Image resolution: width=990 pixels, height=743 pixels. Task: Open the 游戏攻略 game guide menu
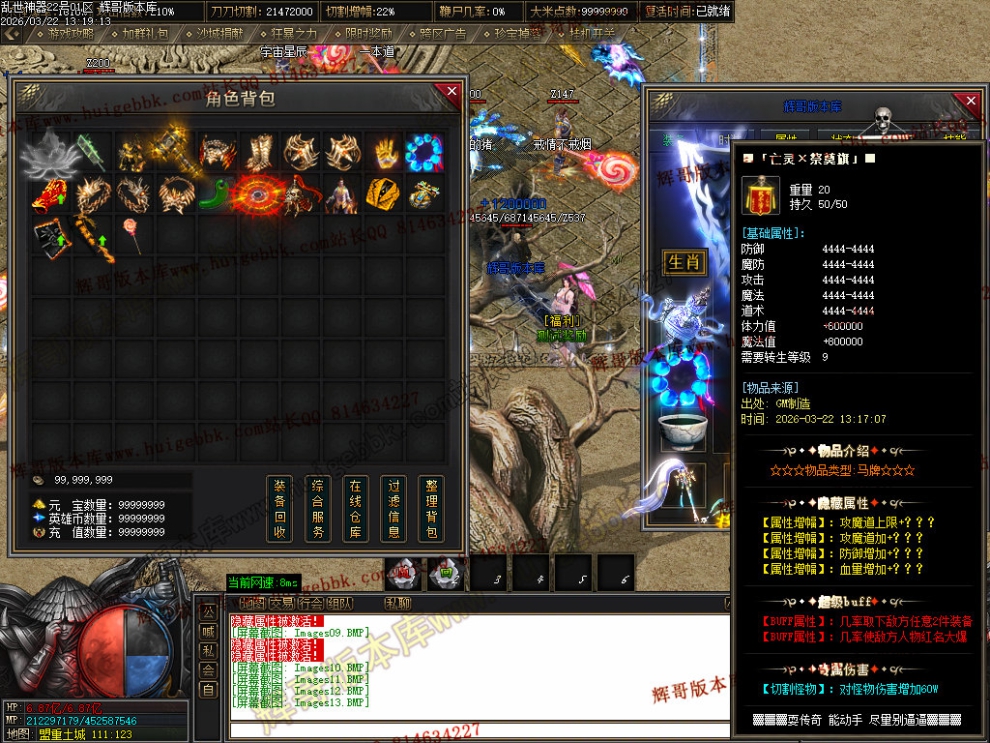coord(70,33)
